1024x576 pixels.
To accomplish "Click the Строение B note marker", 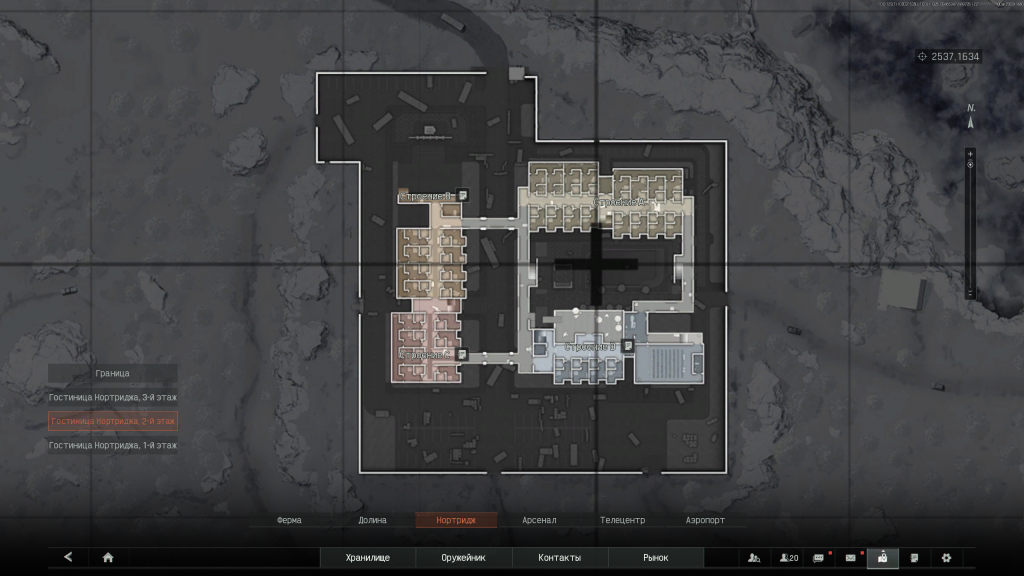I will (464, 195).
